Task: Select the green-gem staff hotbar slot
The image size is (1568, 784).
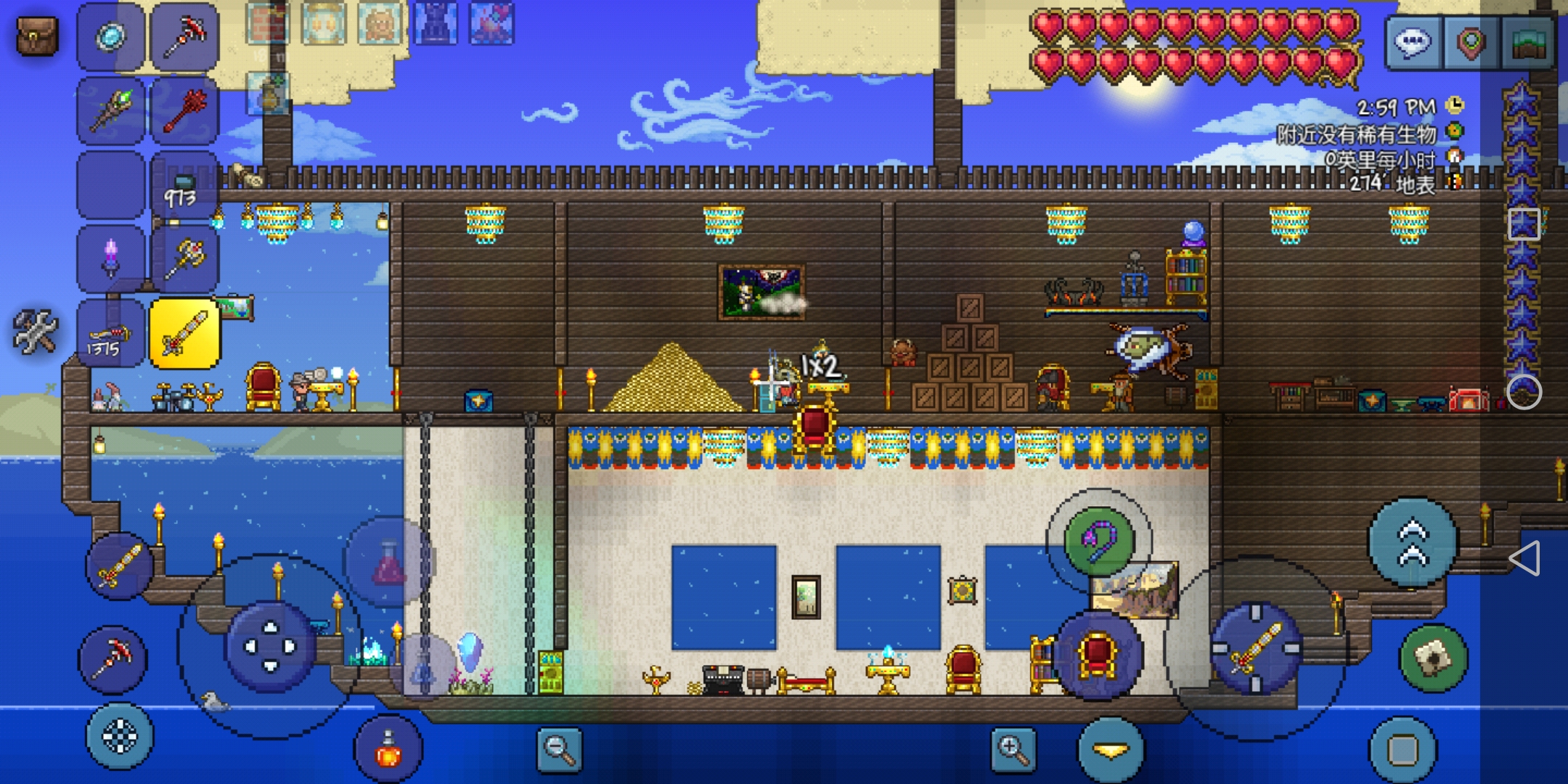Action: click(111, 111)
